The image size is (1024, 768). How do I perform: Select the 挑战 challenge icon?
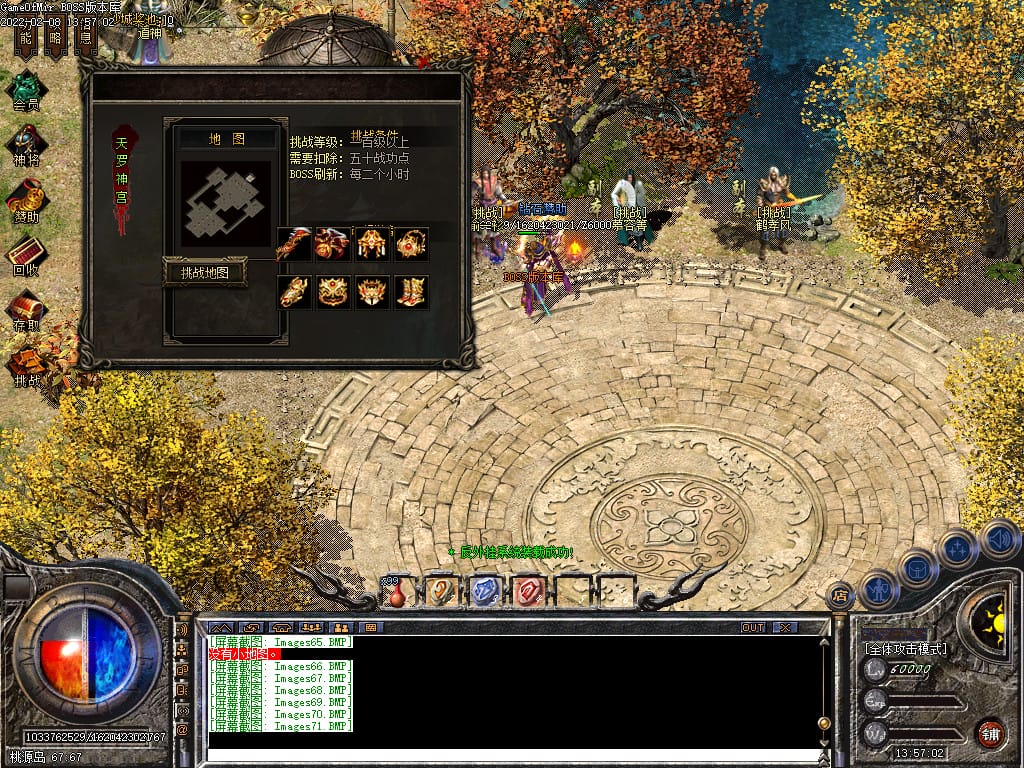26,363
